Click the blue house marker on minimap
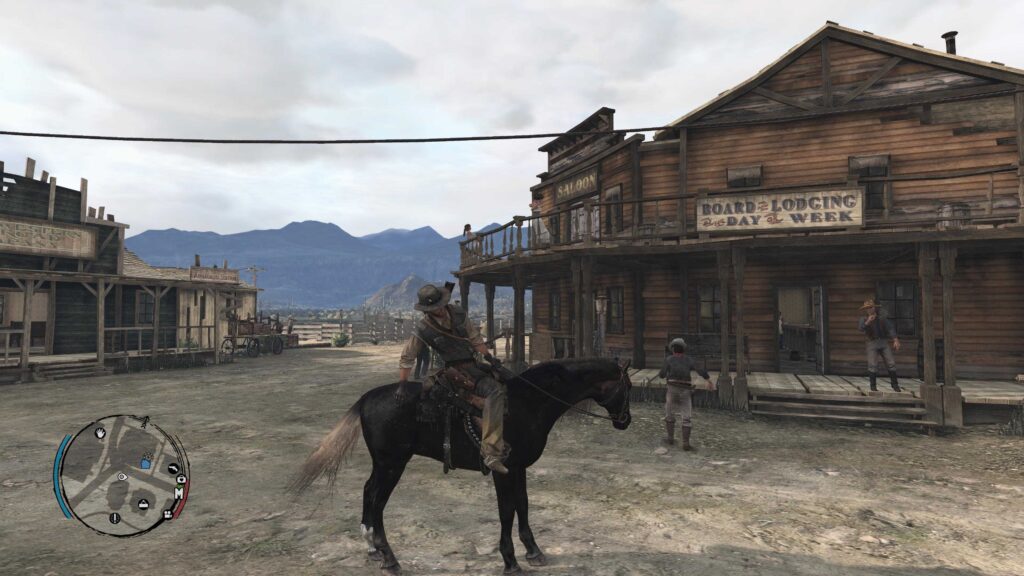 (x=146, y=462)
